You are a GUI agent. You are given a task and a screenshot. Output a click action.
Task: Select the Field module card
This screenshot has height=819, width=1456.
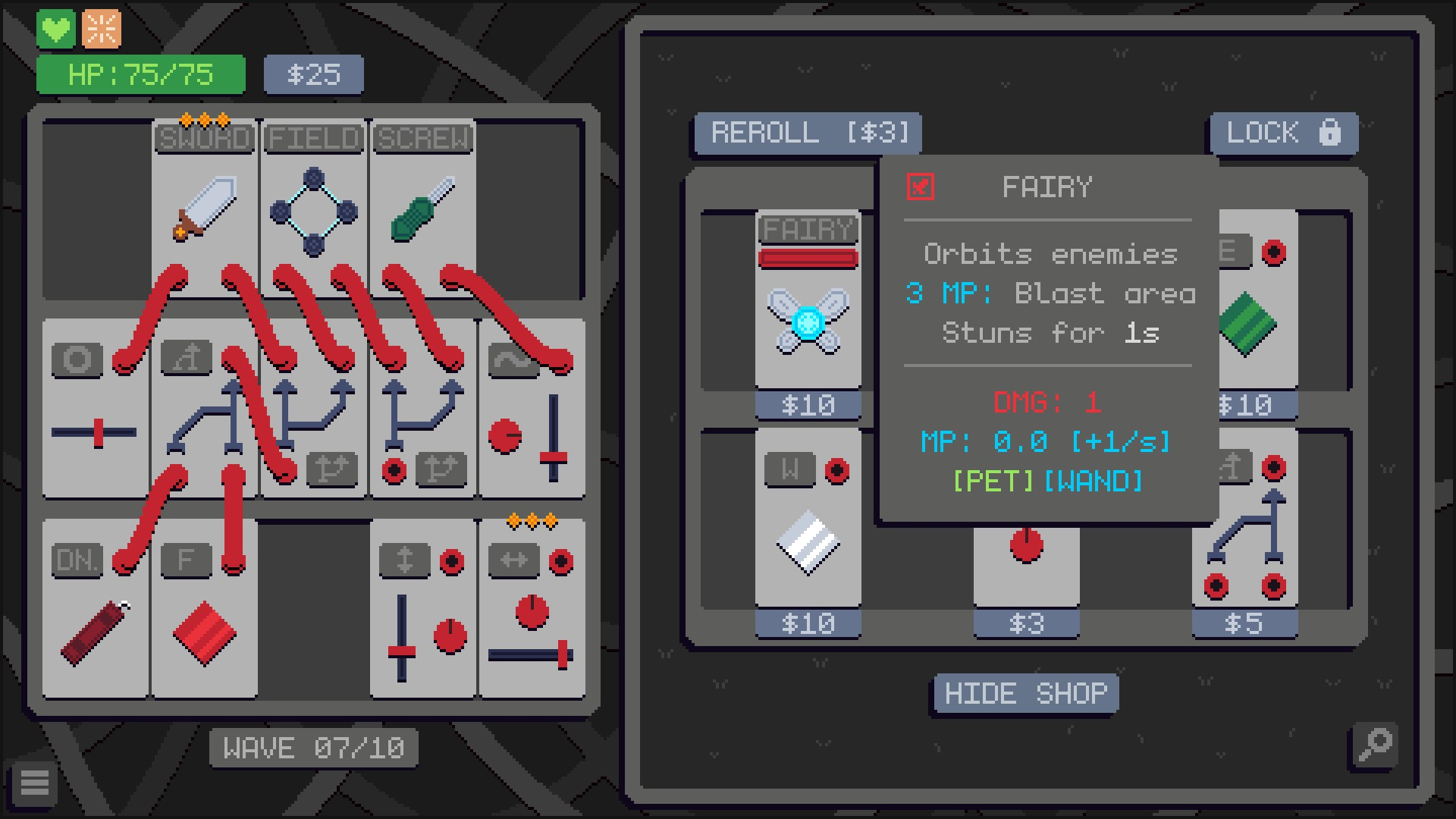point(314,205)
